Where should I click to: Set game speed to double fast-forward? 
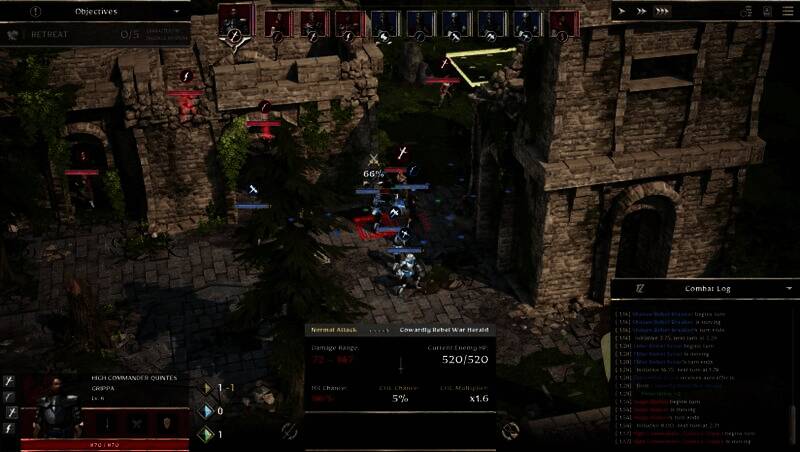click(639, 12)
